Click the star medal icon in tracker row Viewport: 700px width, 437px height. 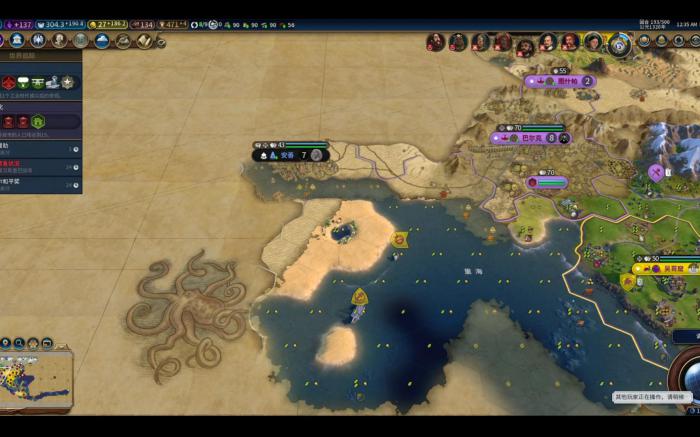coord(67,82)
